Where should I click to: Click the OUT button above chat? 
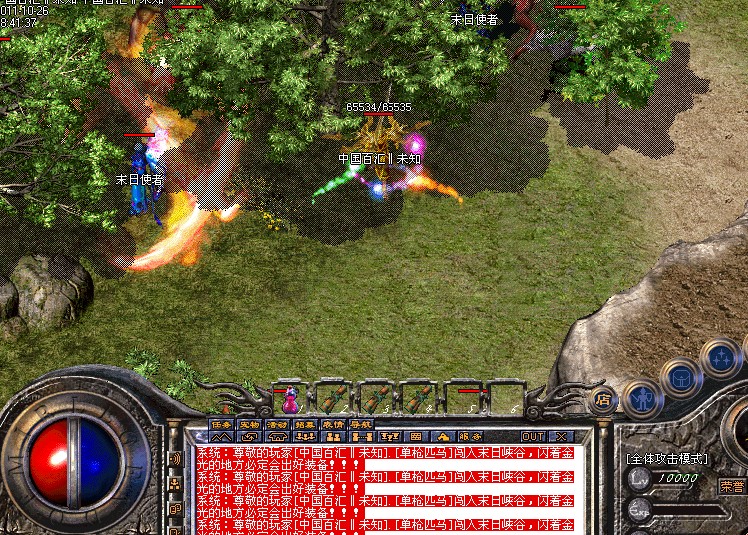(533, 437)
